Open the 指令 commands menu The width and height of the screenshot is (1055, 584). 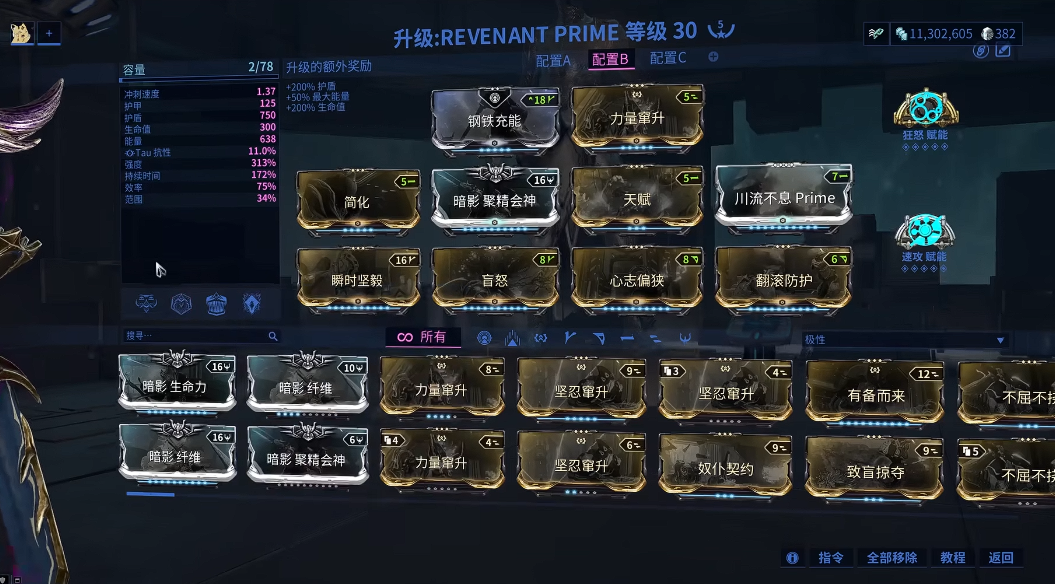coord(831,558)
